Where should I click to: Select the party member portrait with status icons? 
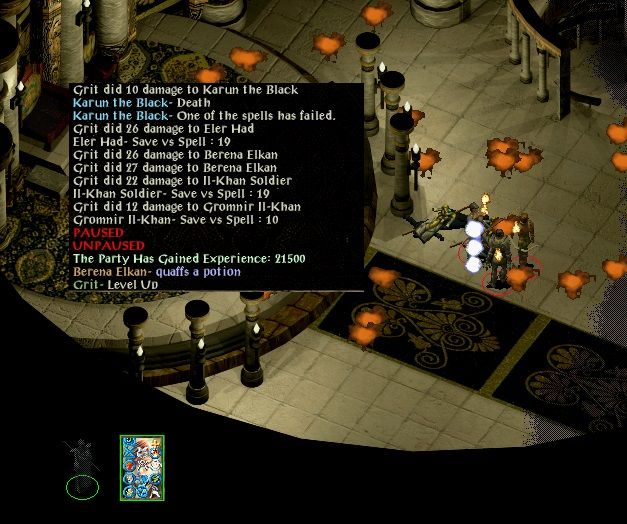[x=142, y=467]
